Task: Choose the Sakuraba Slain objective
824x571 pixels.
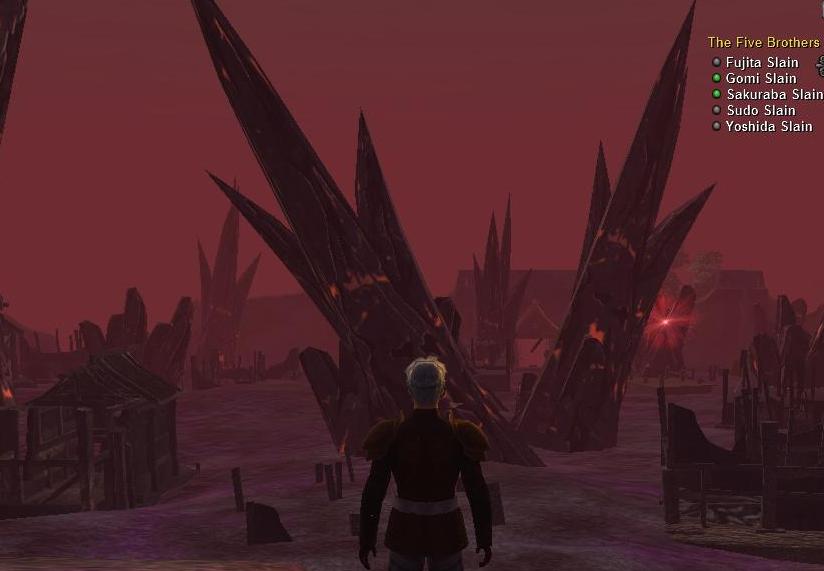Action: tap(774, 94)
